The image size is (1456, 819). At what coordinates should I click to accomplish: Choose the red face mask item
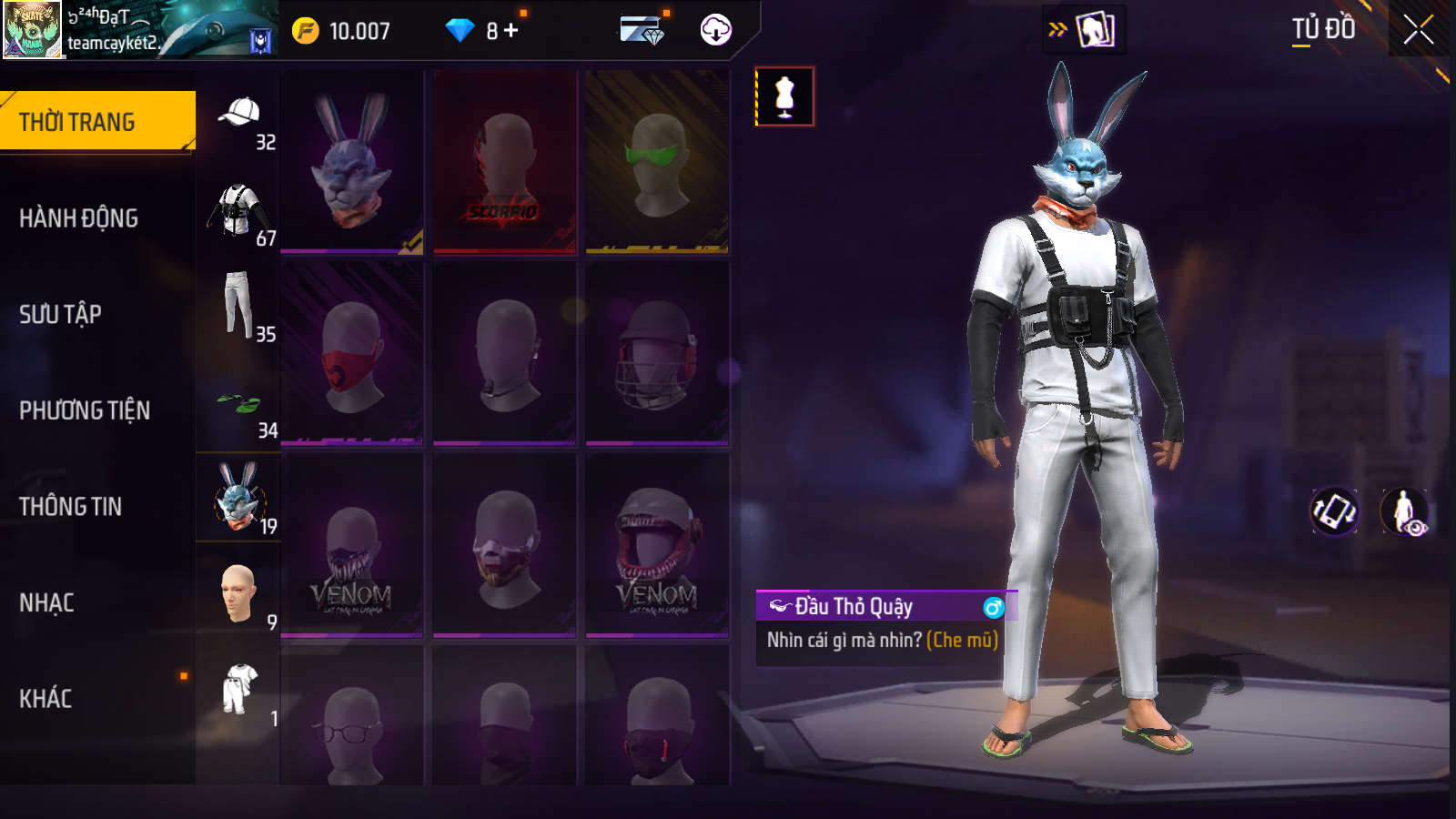(x=352, y=353)
